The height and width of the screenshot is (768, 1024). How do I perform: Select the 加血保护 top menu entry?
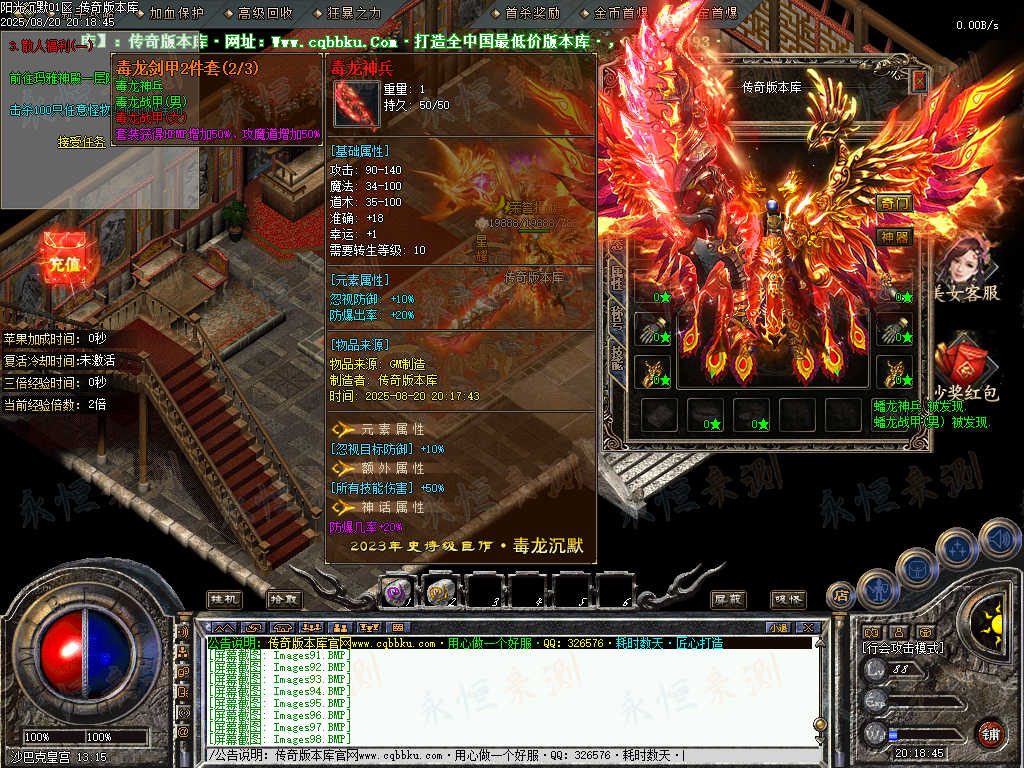(x=177, y=13)
